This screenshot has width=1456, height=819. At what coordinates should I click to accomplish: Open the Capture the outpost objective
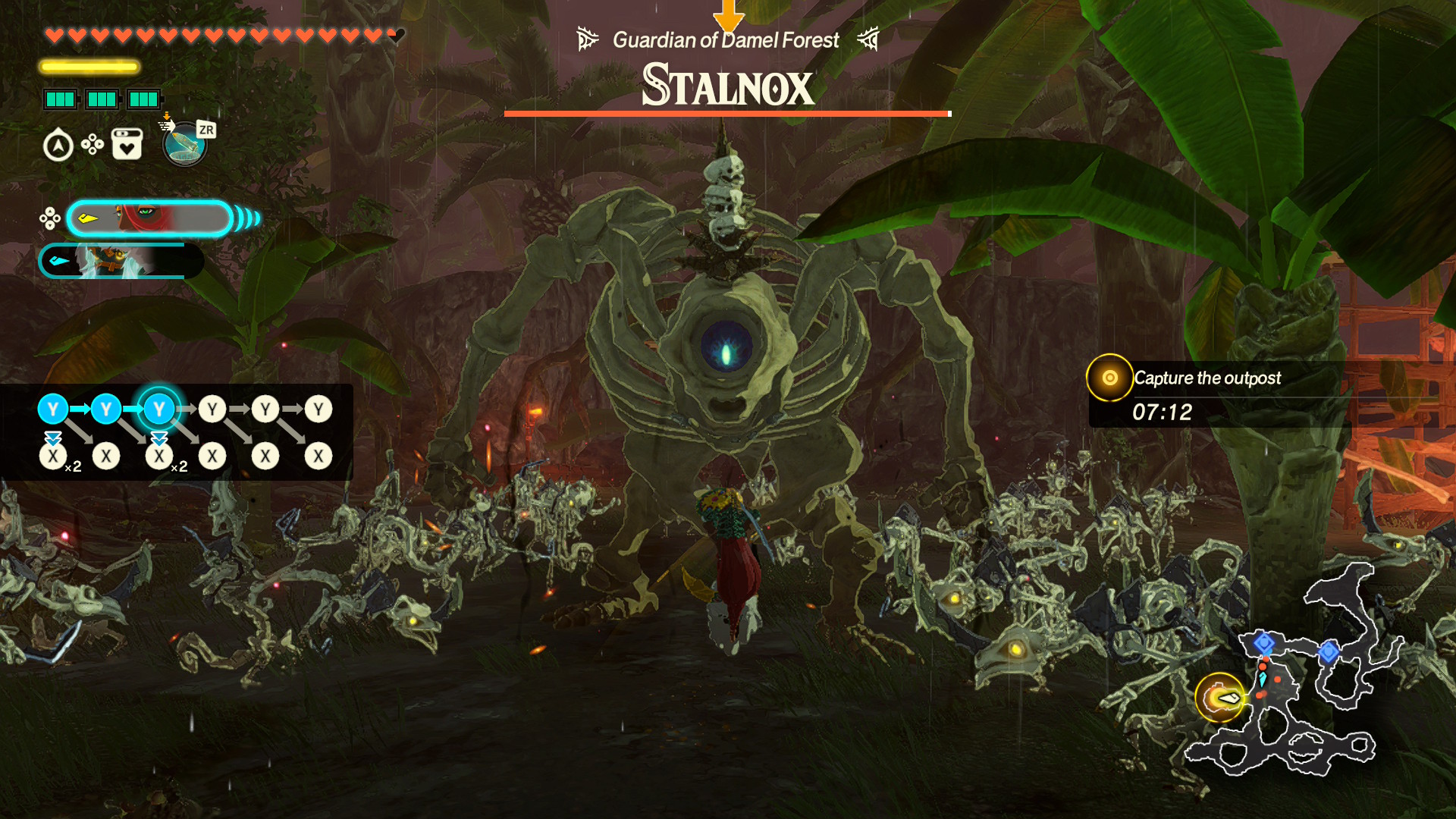pos(1206,378)
